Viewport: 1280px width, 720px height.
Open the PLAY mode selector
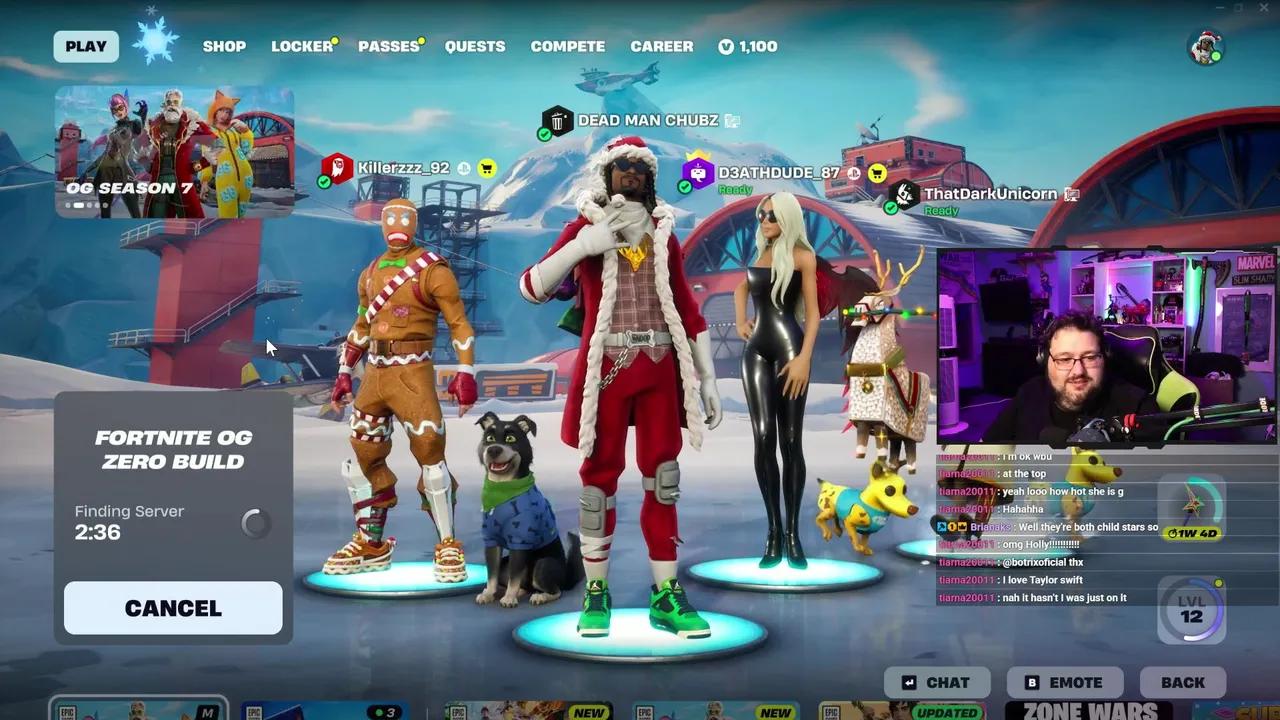[86, 45]
